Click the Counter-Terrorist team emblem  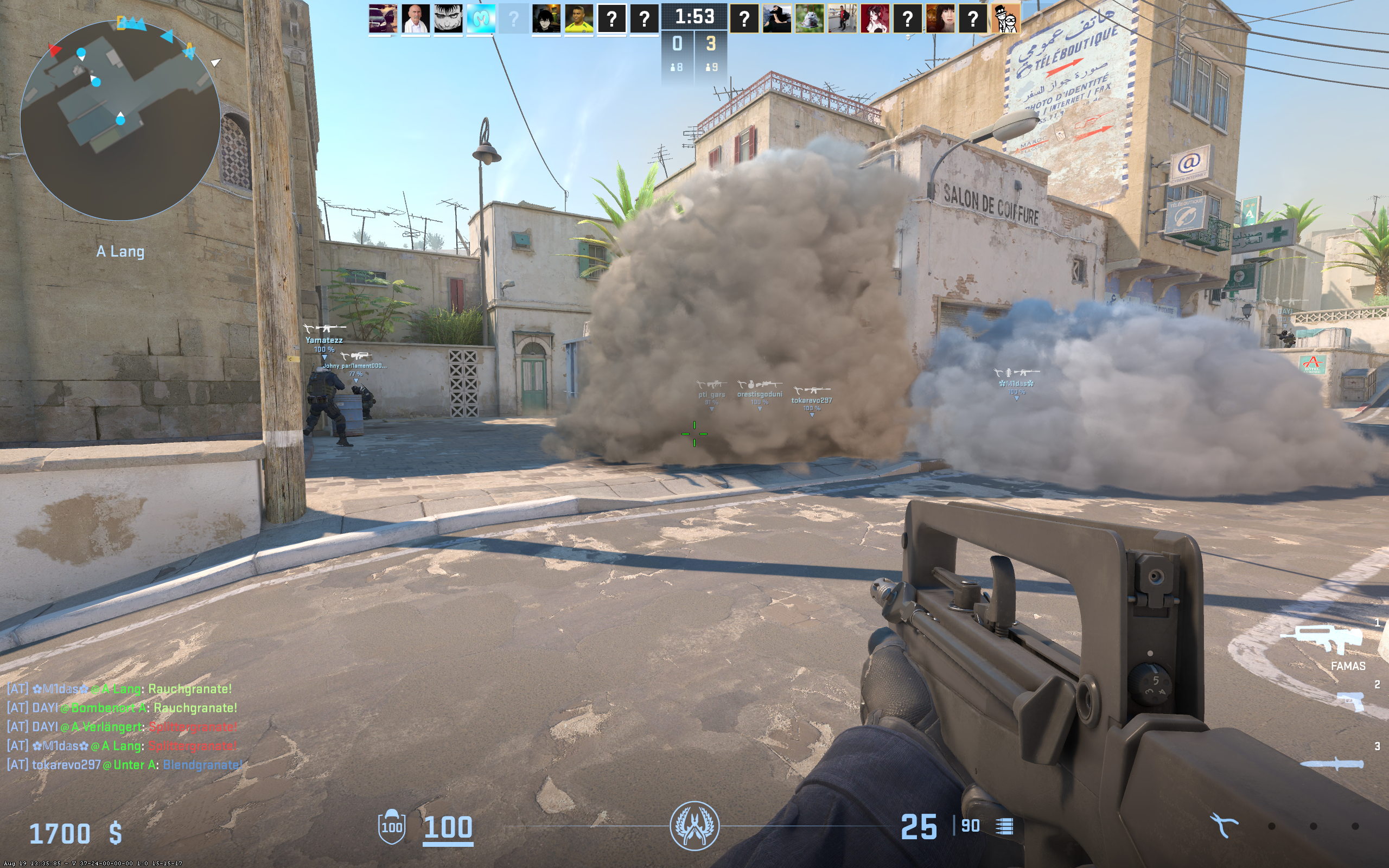click(x=694, y=826)
